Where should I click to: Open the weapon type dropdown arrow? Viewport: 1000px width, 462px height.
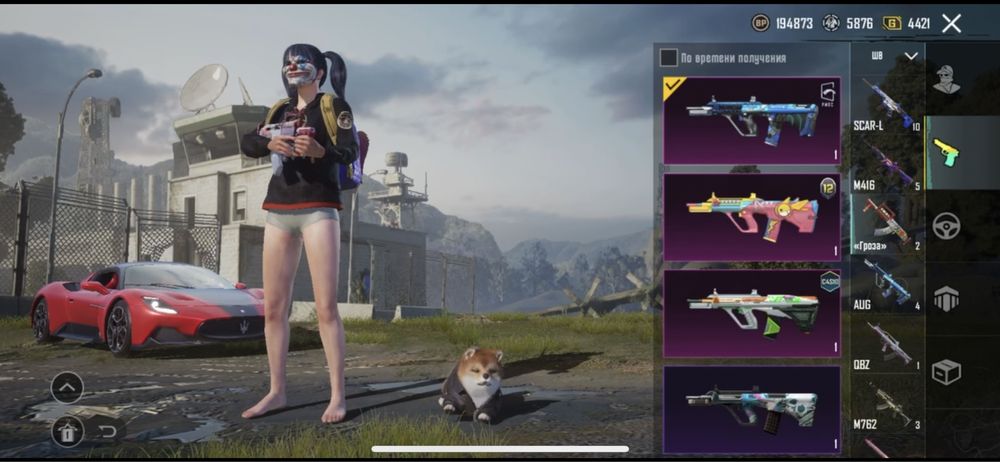(x=910, y=56)
